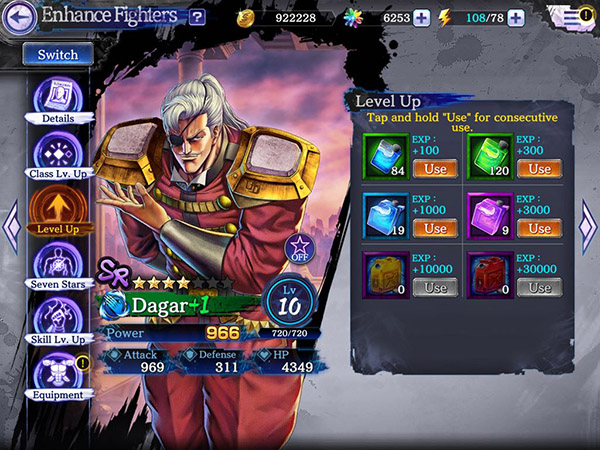Select the Level Up tab
Screen dimensions: 600x450
coord(57,208)
